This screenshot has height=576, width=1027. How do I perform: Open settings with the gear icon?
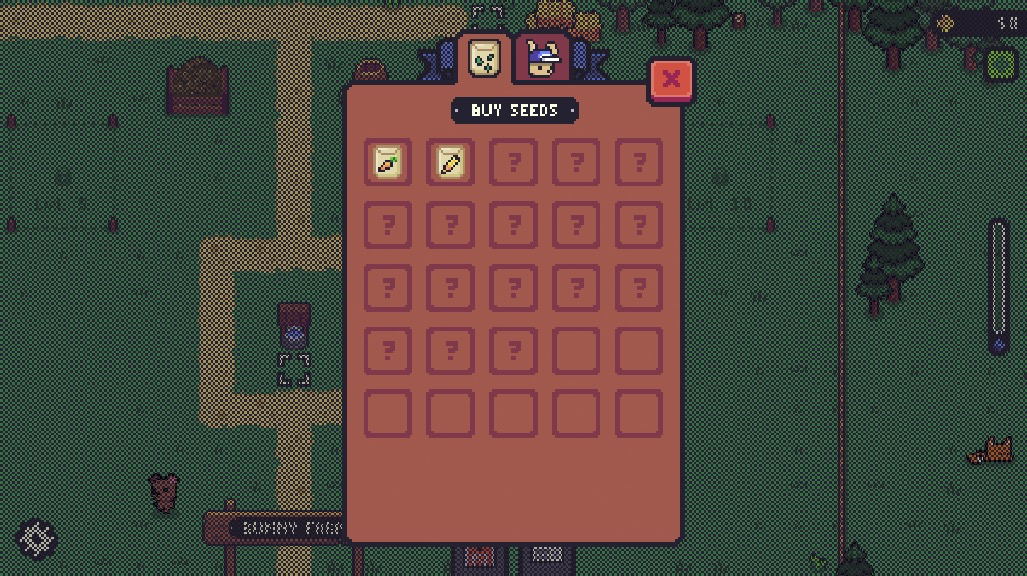tap(37, 539)
